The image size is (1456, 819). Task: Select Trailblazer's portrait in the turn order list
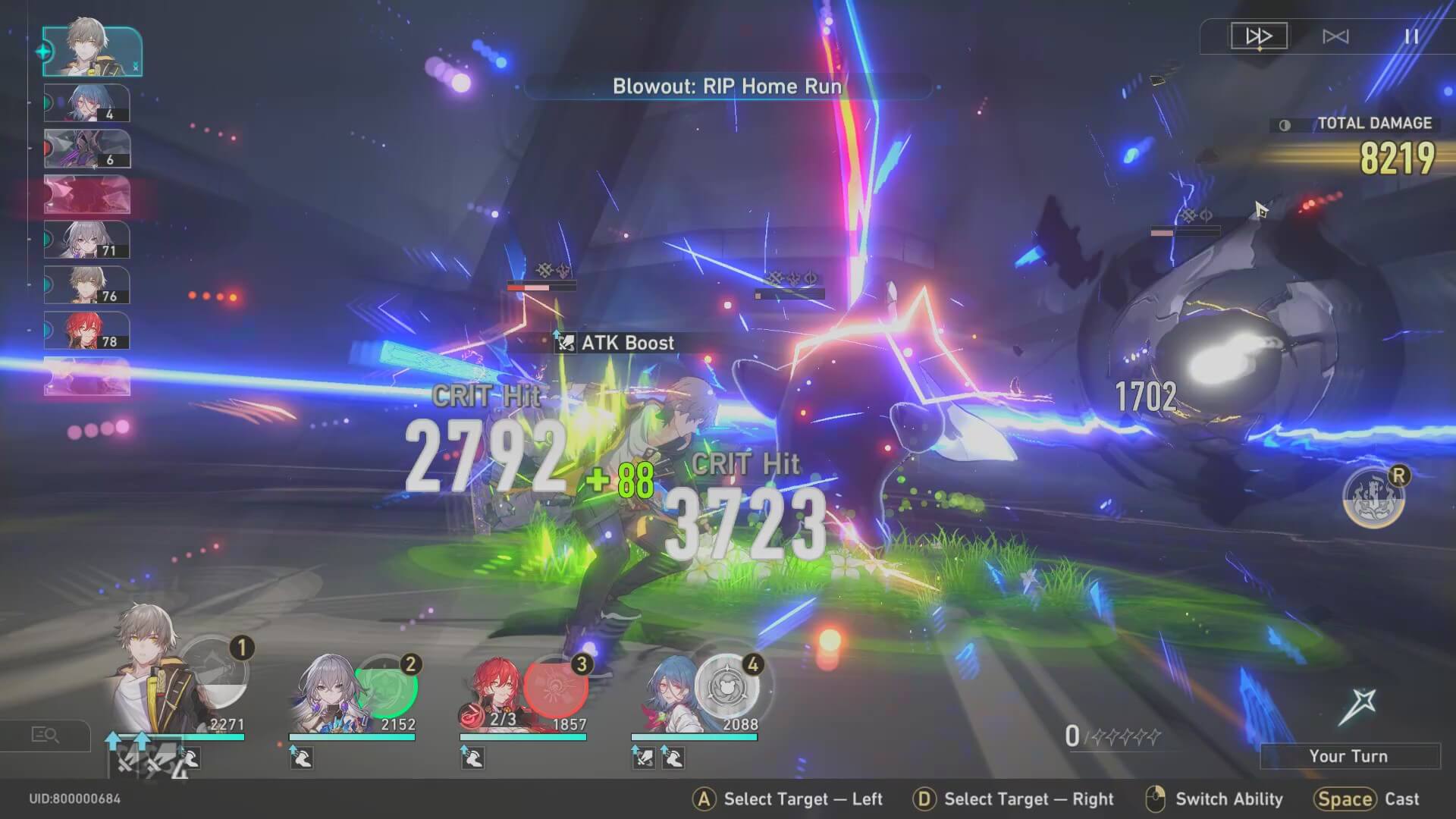91,51
